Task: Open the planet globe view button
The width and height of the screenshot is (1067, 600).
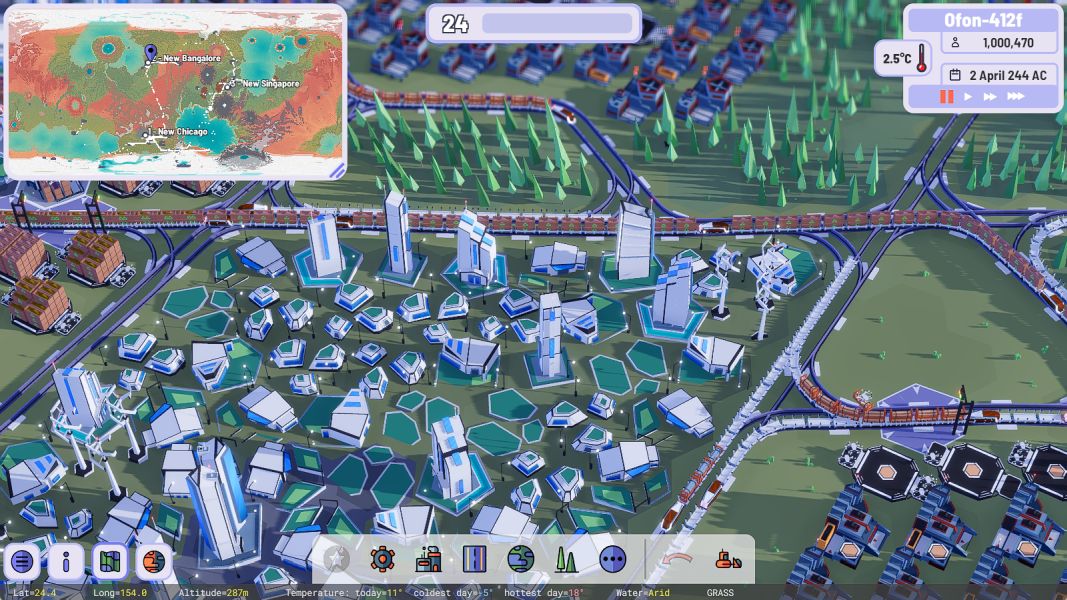Action: pyautogui.click(x=154, y=562)
